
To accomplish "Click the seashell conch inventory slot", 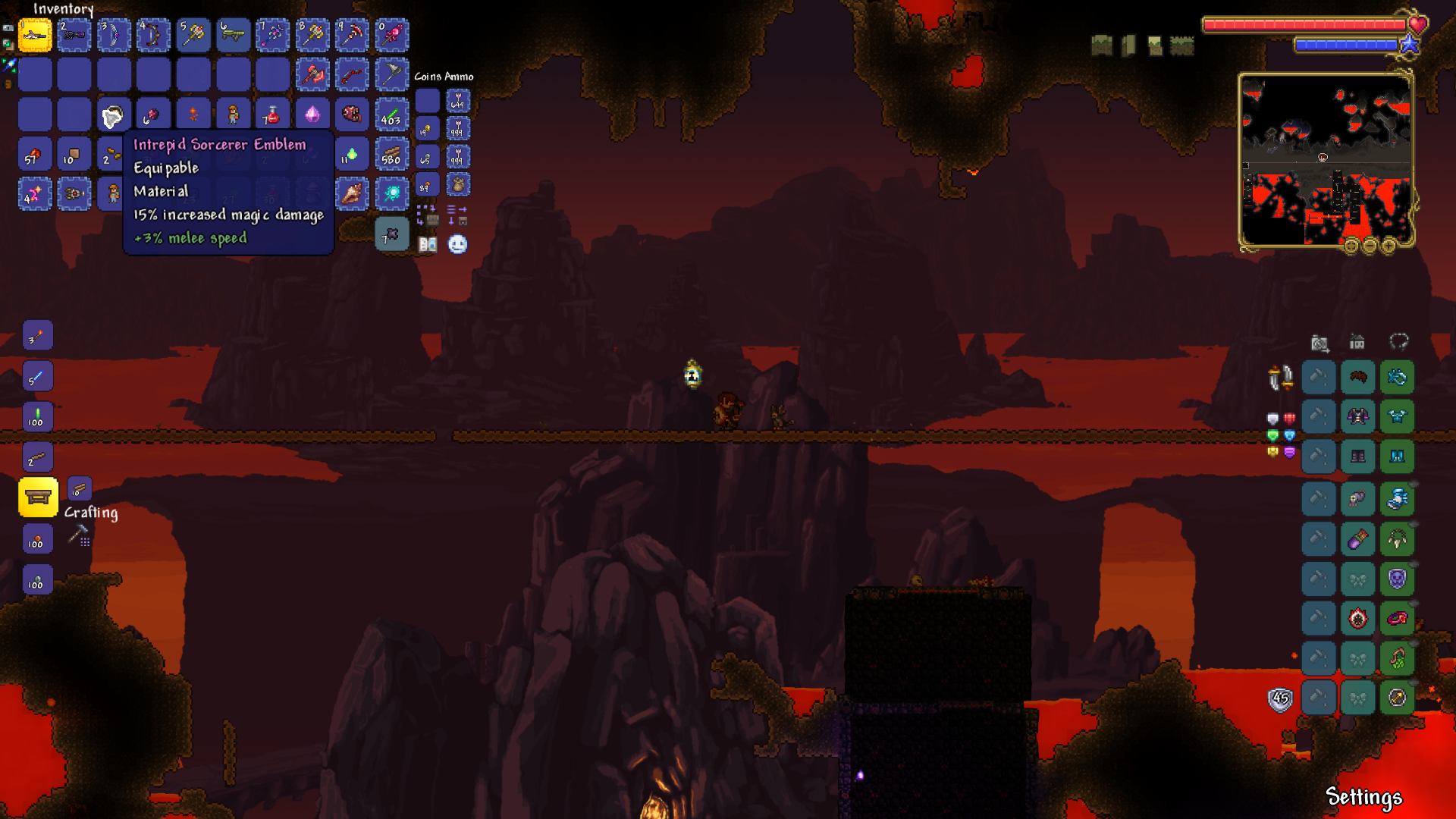I will 352,194.
